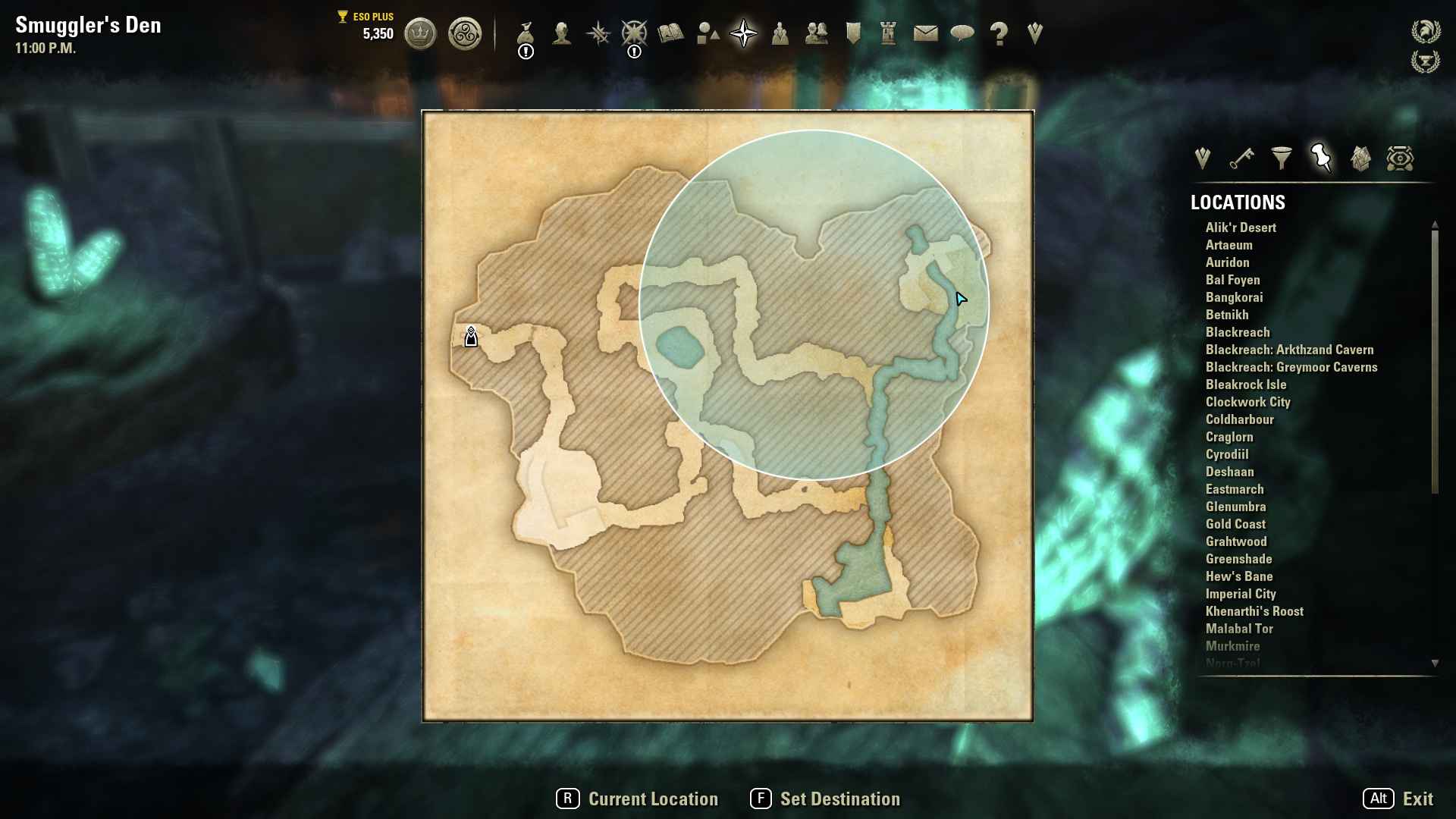1456x819 pixels.
Task: Select Glenumbra from the locations list
Action: (1235, 507)
